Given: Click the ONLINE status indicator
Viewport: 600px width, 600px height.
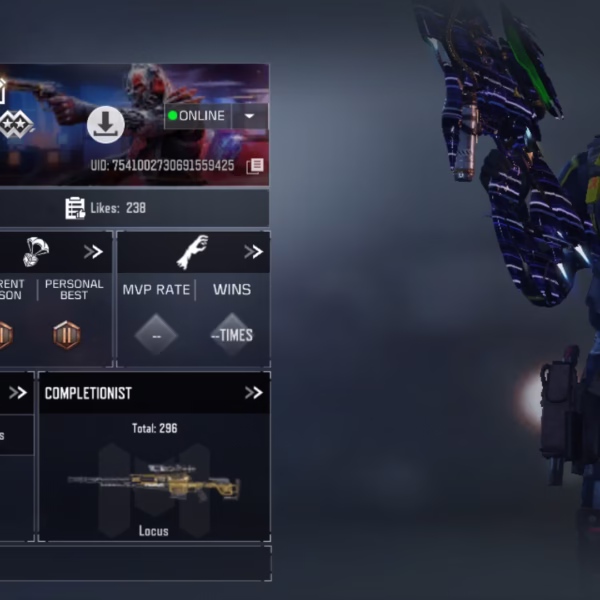Looking at the screenshot, I should pos(198,116).
